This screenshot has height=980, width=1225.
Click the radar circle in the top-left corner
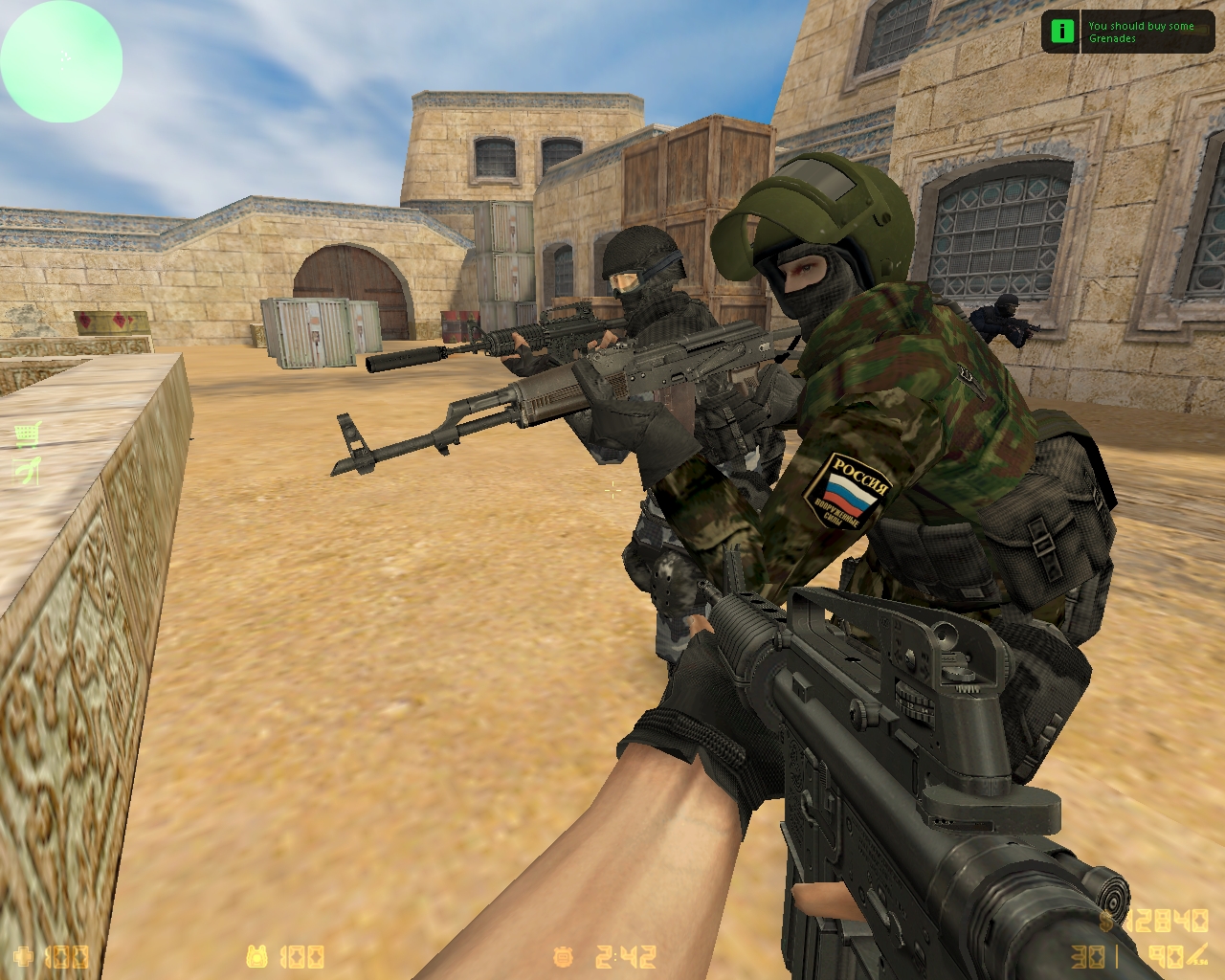point(61,59)
